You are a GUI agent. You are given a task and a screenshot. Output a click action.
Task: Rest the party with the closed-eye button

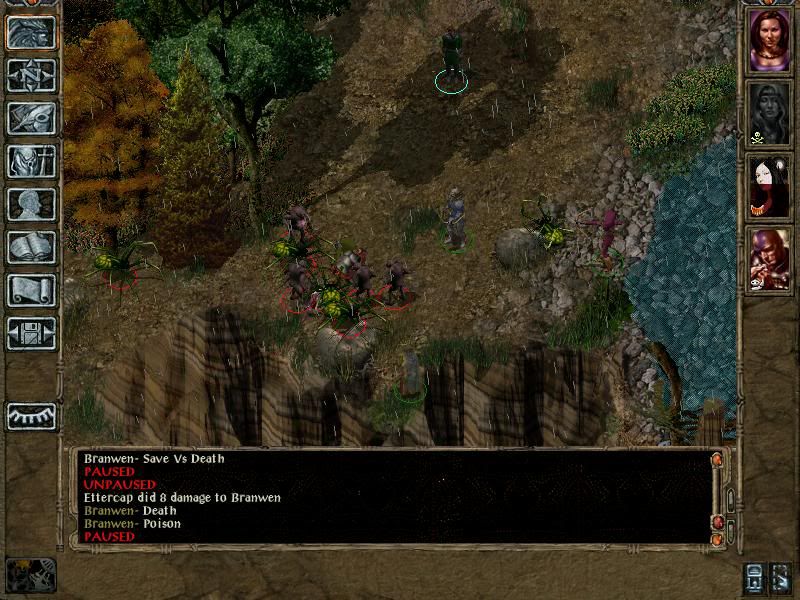click(31, 416)
